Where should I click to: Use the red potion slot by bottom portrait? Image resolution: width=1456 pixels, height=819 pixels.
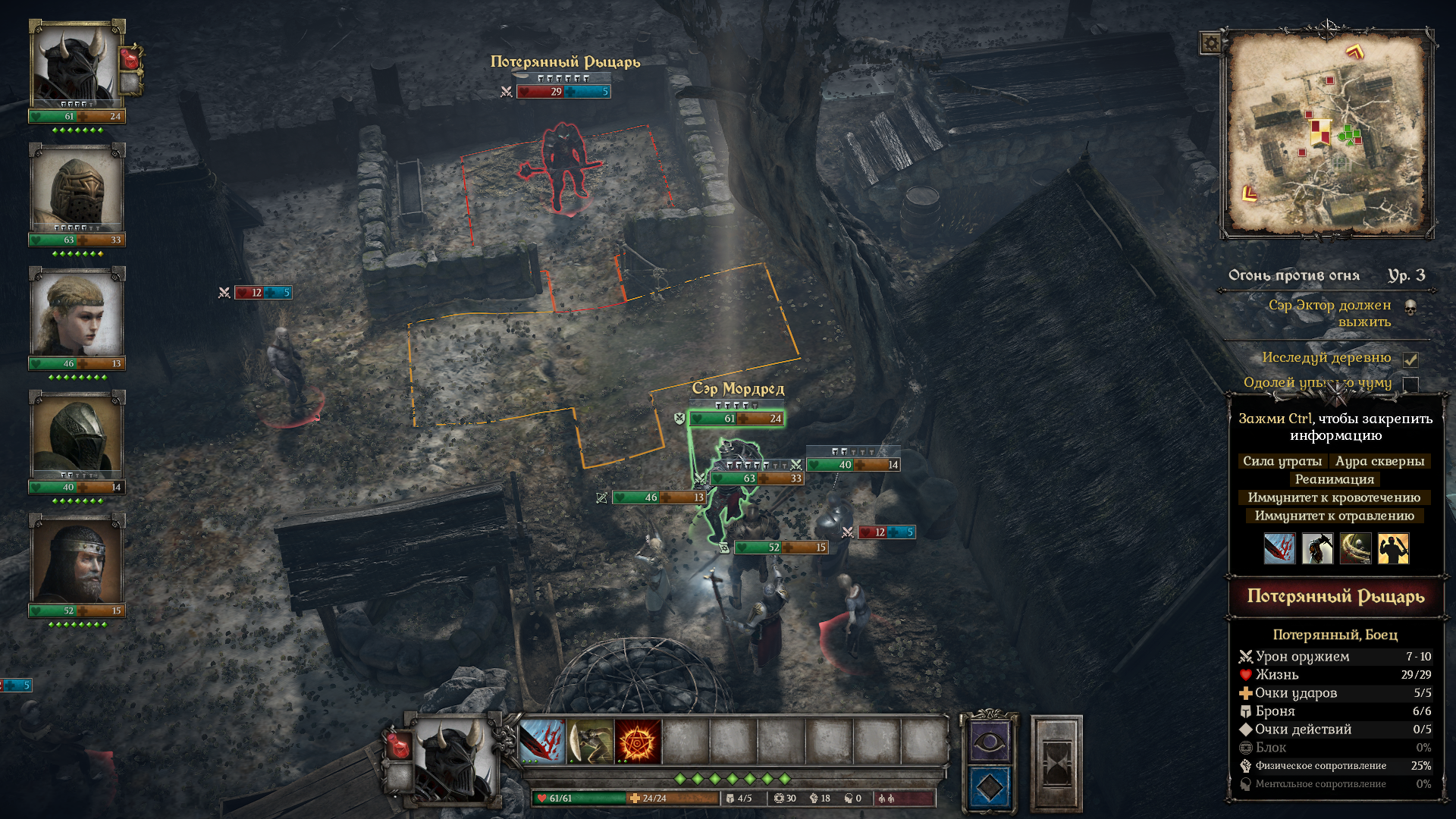coord(398,746)
